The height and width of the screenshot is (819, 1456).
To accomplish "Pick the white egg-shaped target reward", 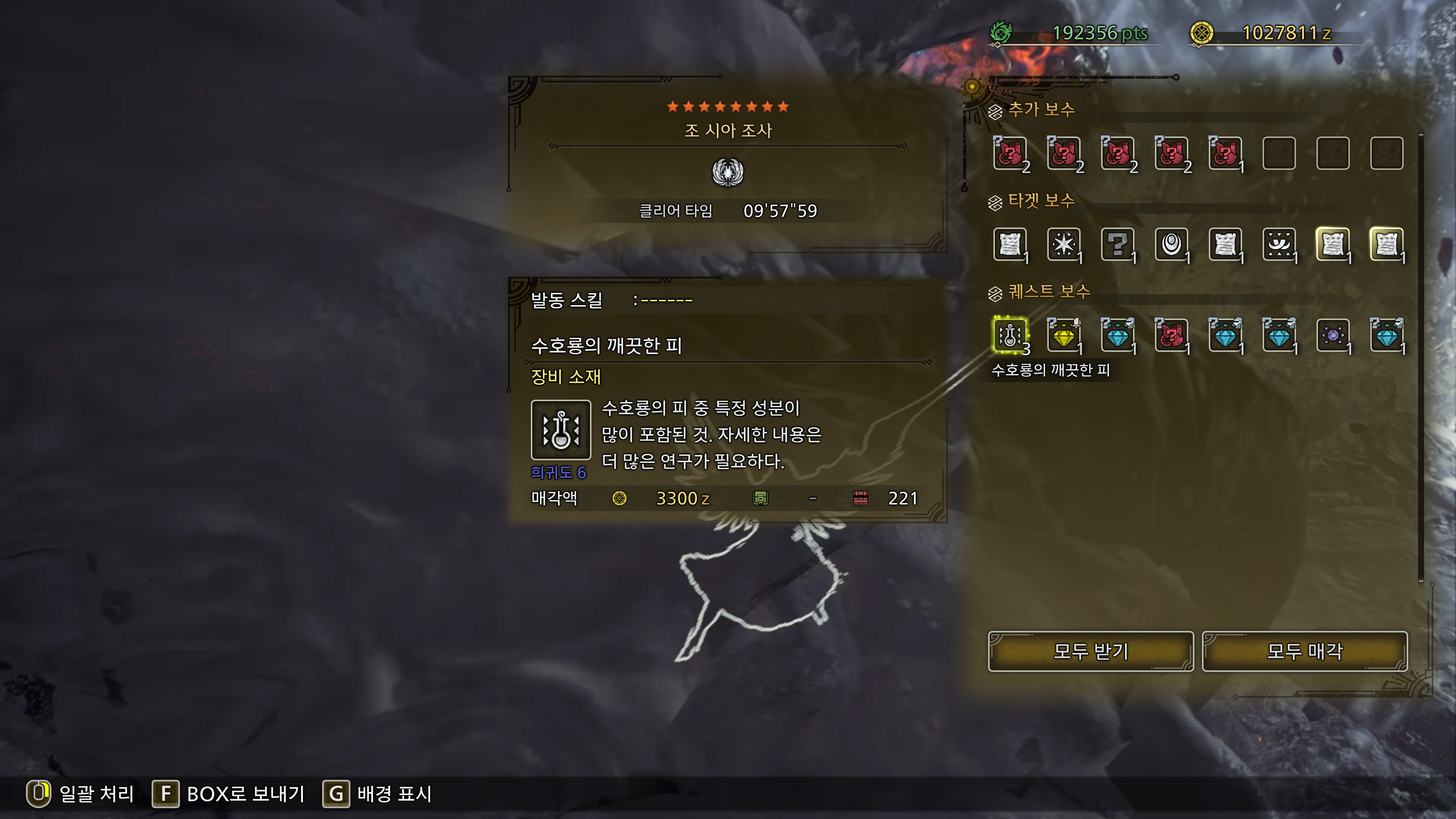I will pos(1171,244).
